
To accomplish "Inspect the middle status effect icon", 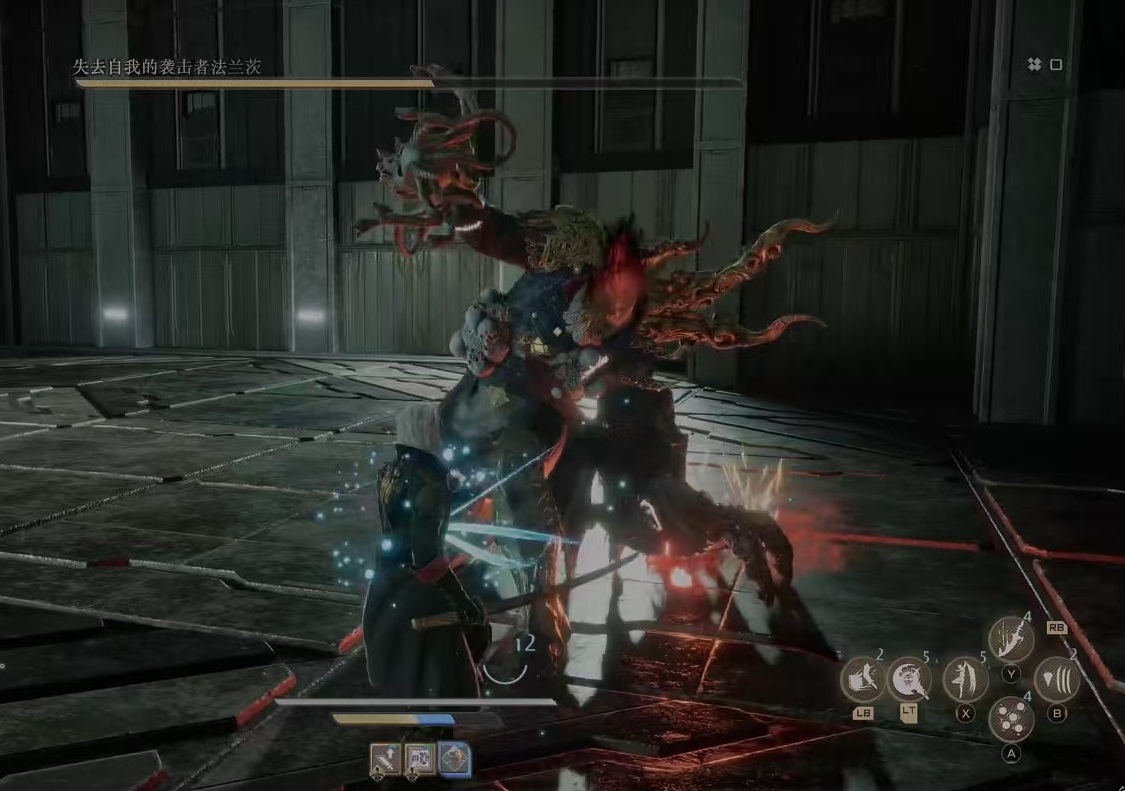I will (420, 760).
